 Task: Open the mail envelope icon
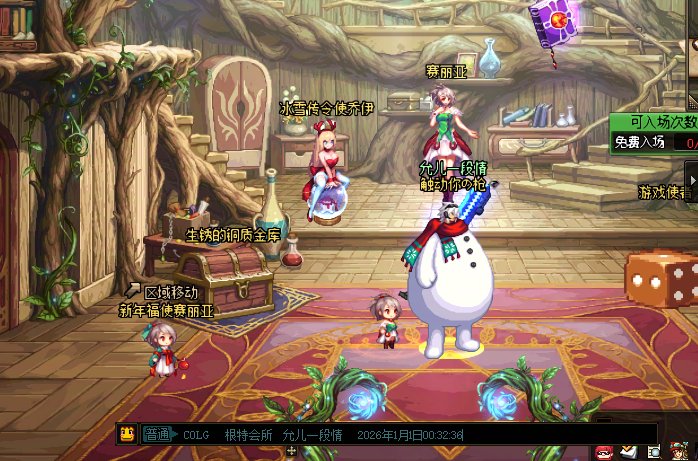pos(629,452)
